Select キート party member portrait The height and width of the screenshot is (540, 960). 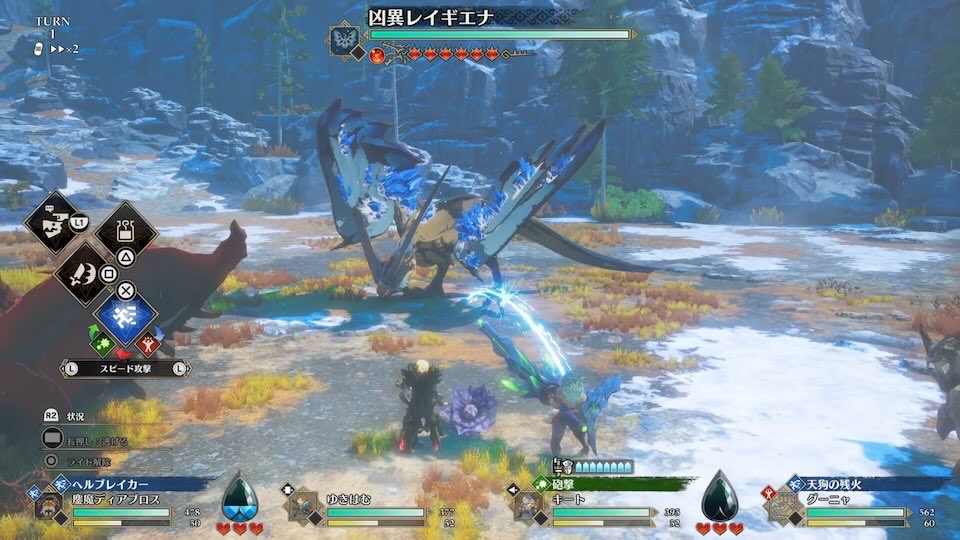(527, 506)
